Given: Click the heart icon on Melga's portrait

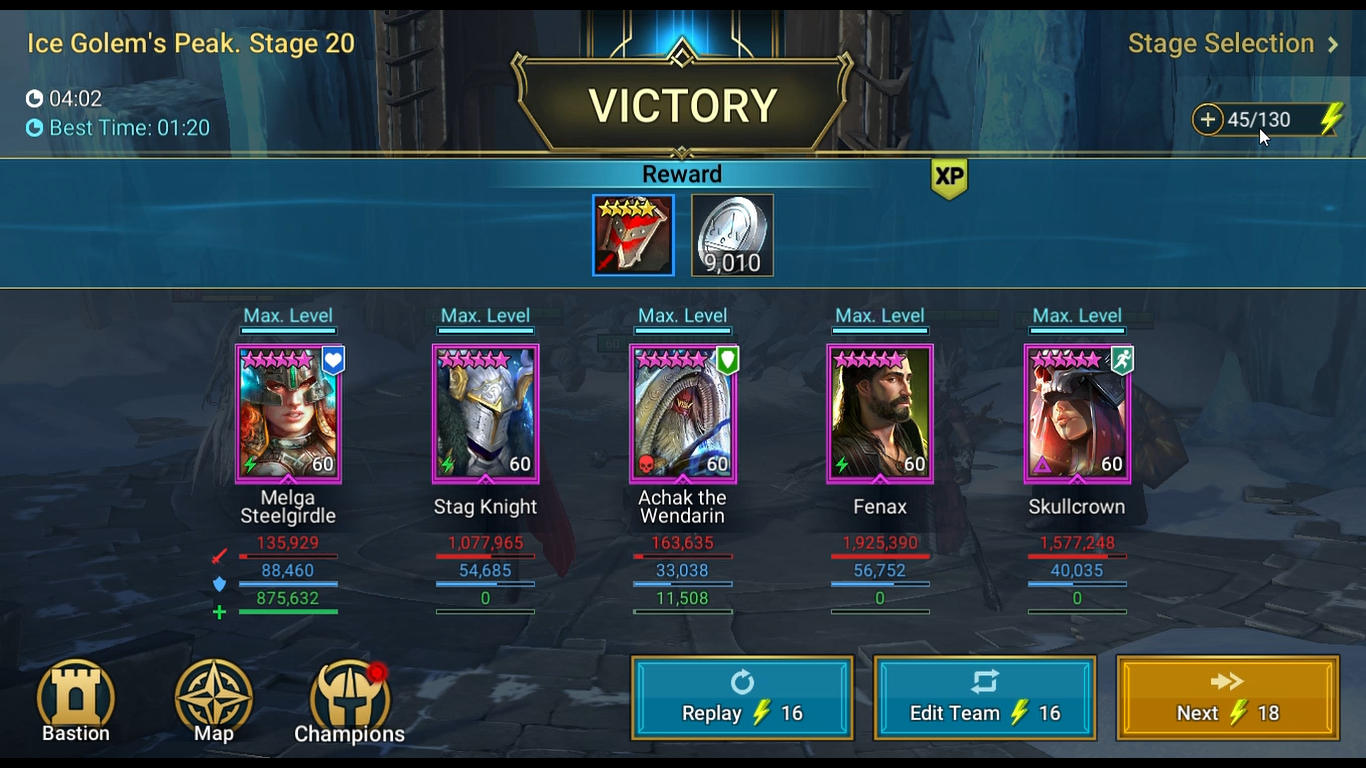Looking at the screenshot, I should [x=331, y=360].
